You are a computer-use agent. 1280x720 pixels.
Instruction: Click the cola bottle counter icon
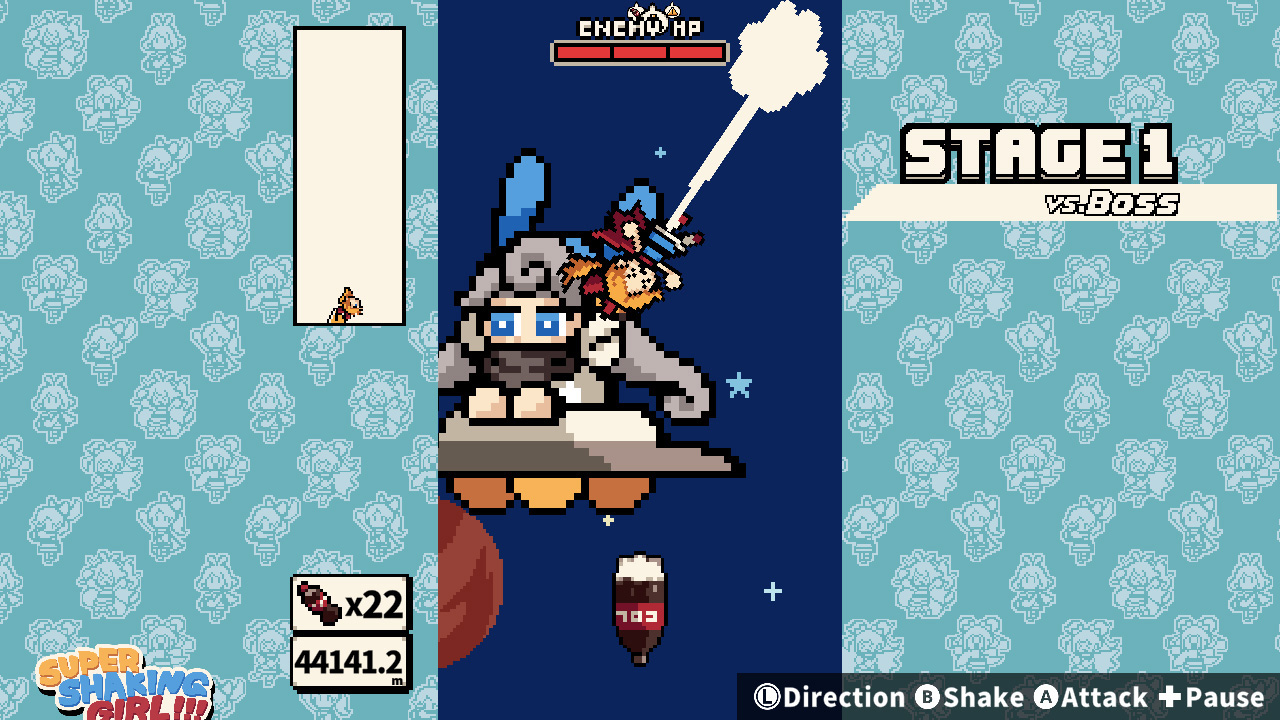pyautogui.click(x=318, y=604)
